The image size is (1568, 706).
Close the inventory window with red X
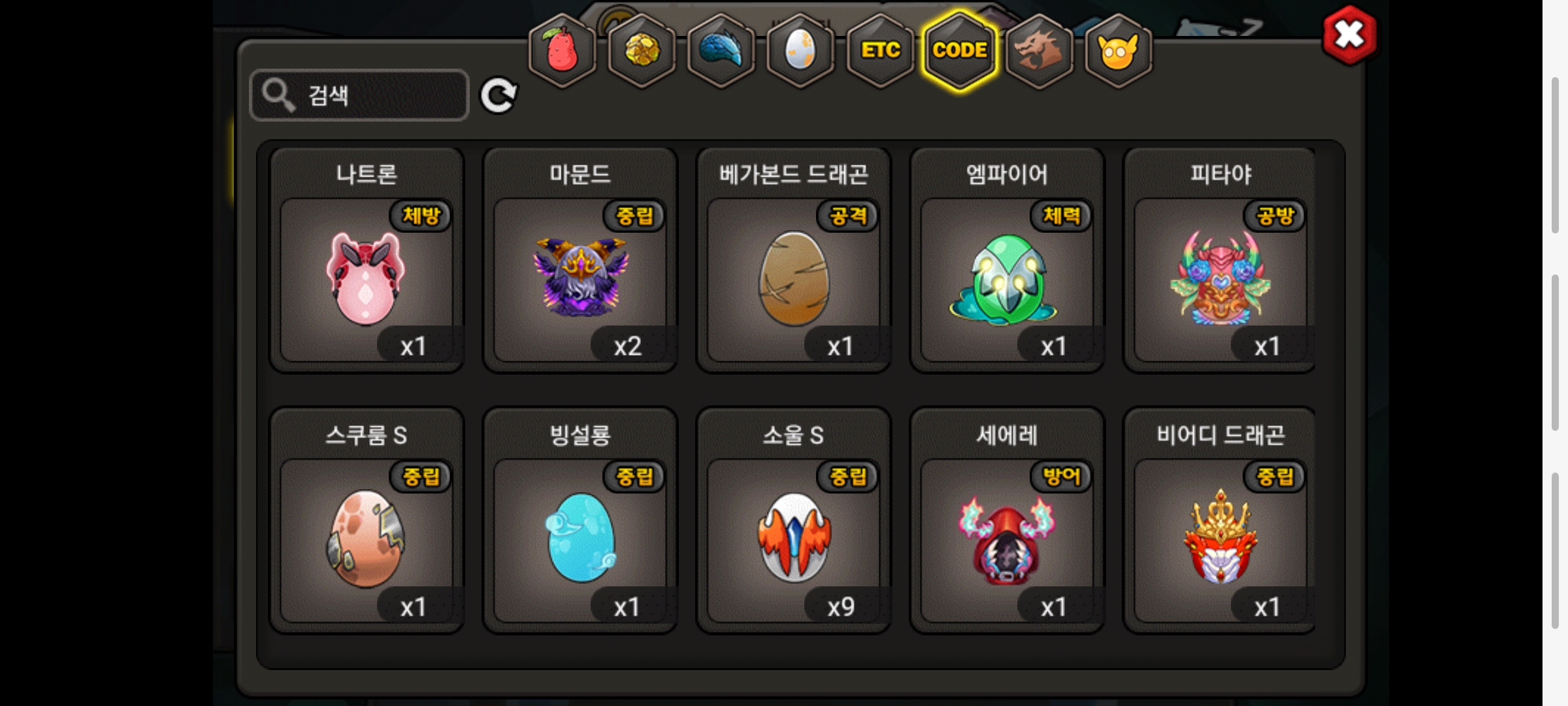pos(1349,35)
